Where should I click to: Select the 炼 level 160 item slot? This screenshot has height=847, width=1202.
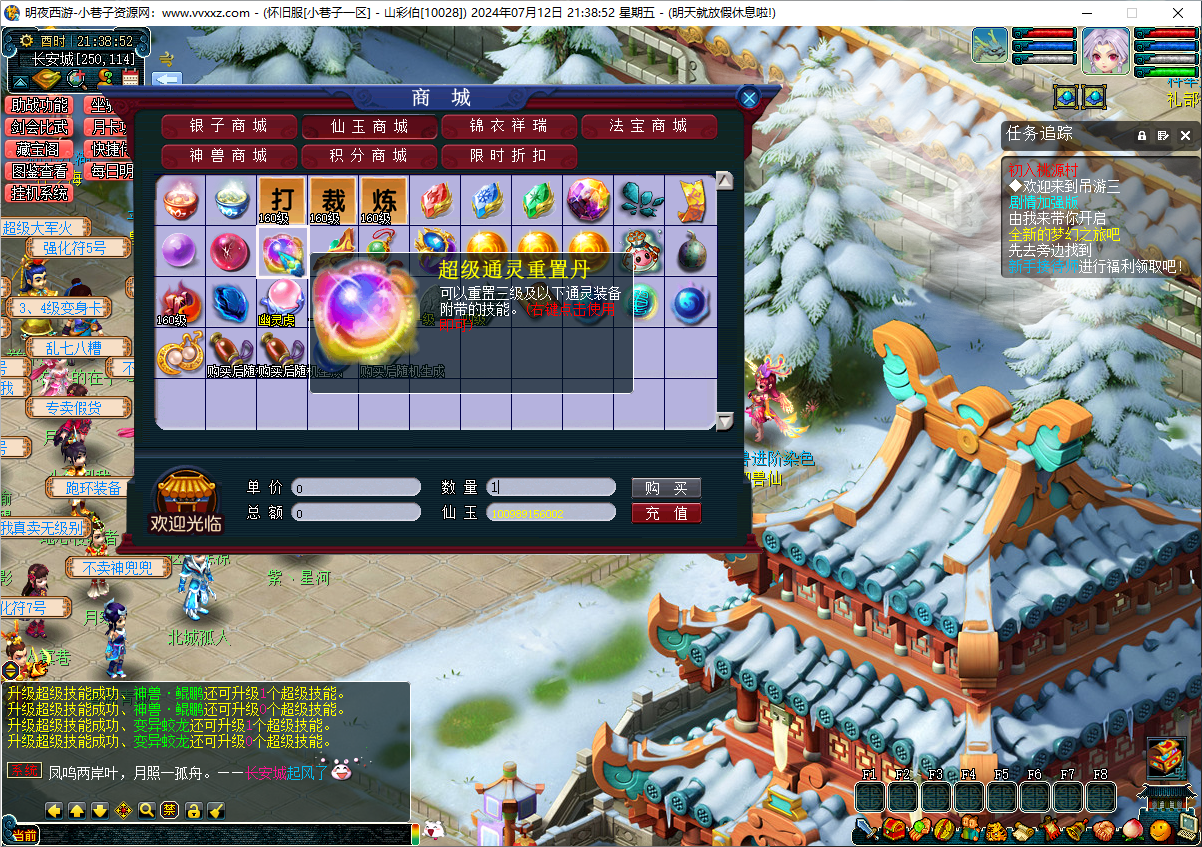click(384, 200)
